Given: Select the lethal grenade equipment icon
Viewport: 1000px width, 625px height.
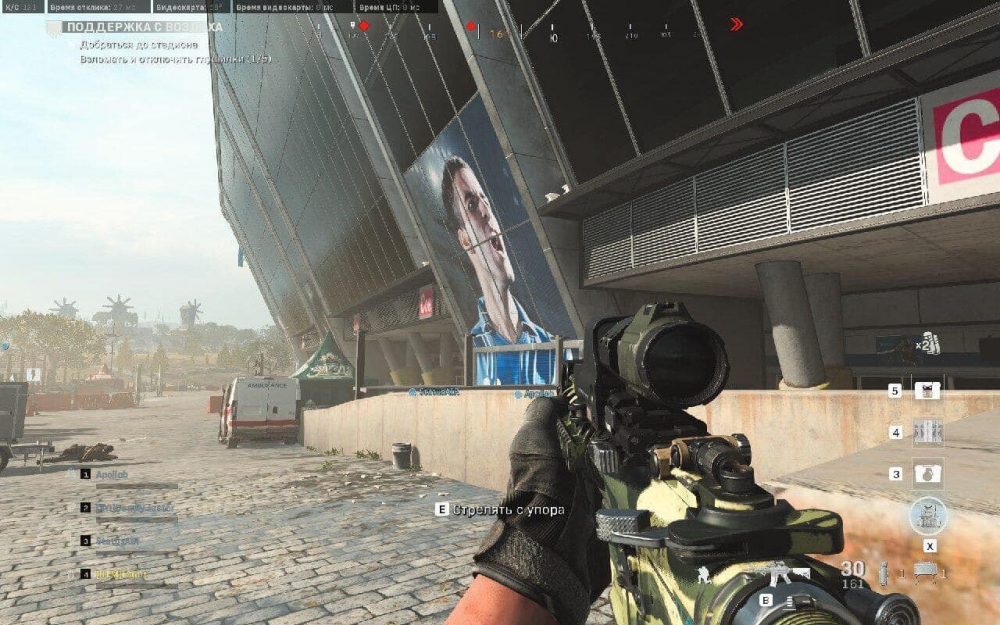Looking at the screenshot, I should (x=883, y=573).
